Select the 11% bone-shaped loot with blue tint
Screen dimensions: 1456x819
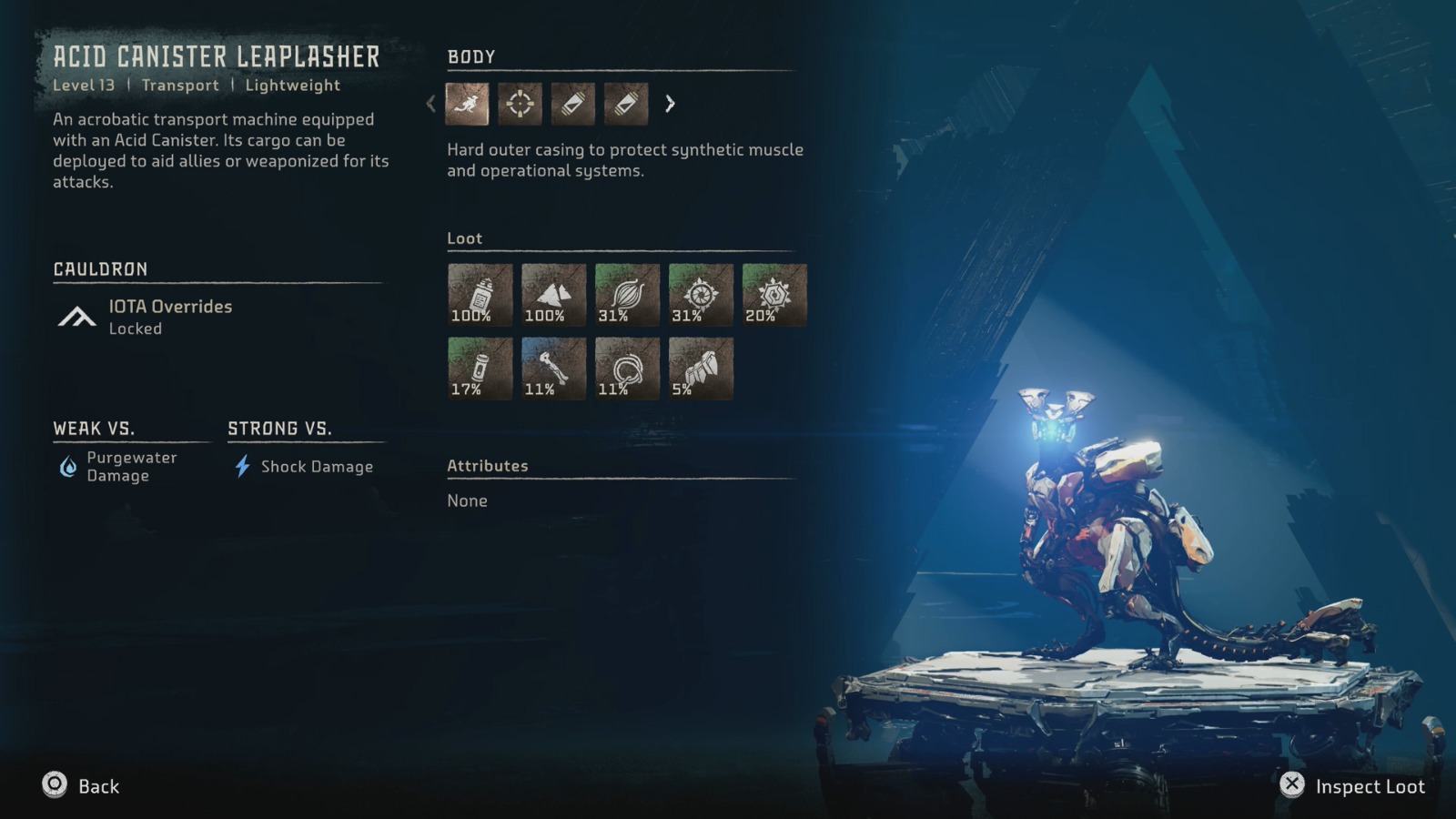[553, 369]
